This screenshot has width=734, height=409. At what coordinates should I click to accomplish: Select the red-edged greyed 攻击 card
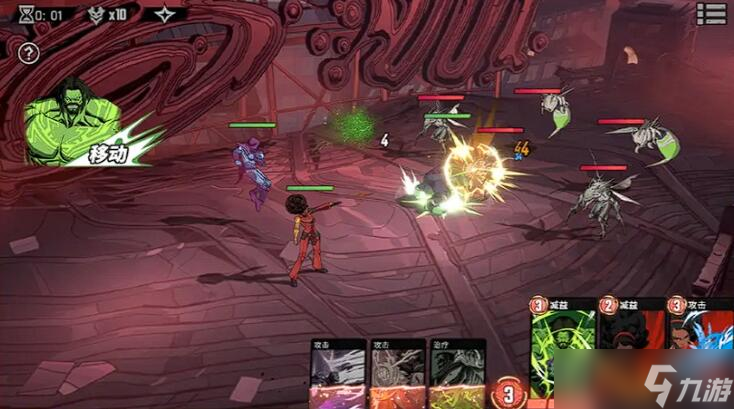pyautogui.click(x=396, y=375)
